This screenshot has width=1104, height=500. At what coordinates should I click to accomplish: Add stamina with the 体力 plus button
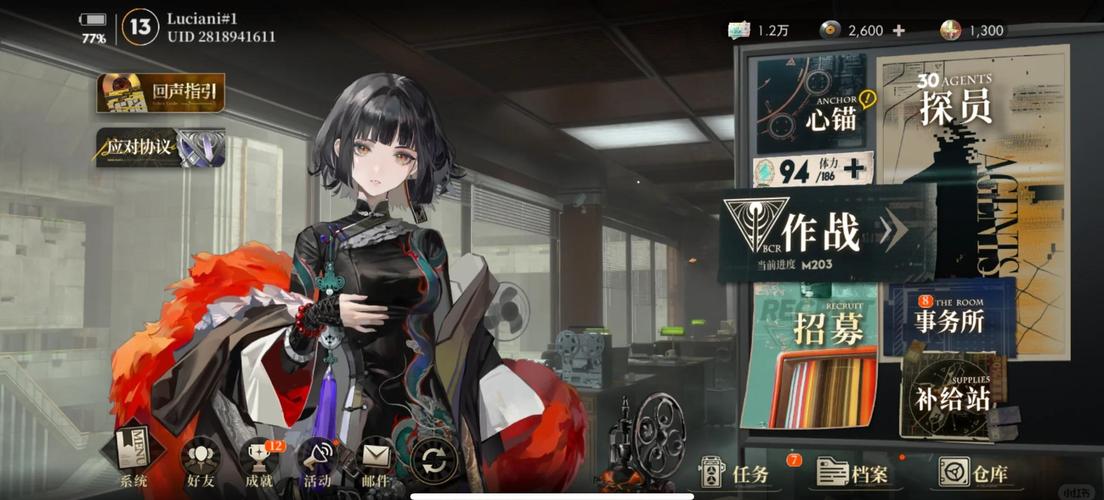(x=854, y=169)
